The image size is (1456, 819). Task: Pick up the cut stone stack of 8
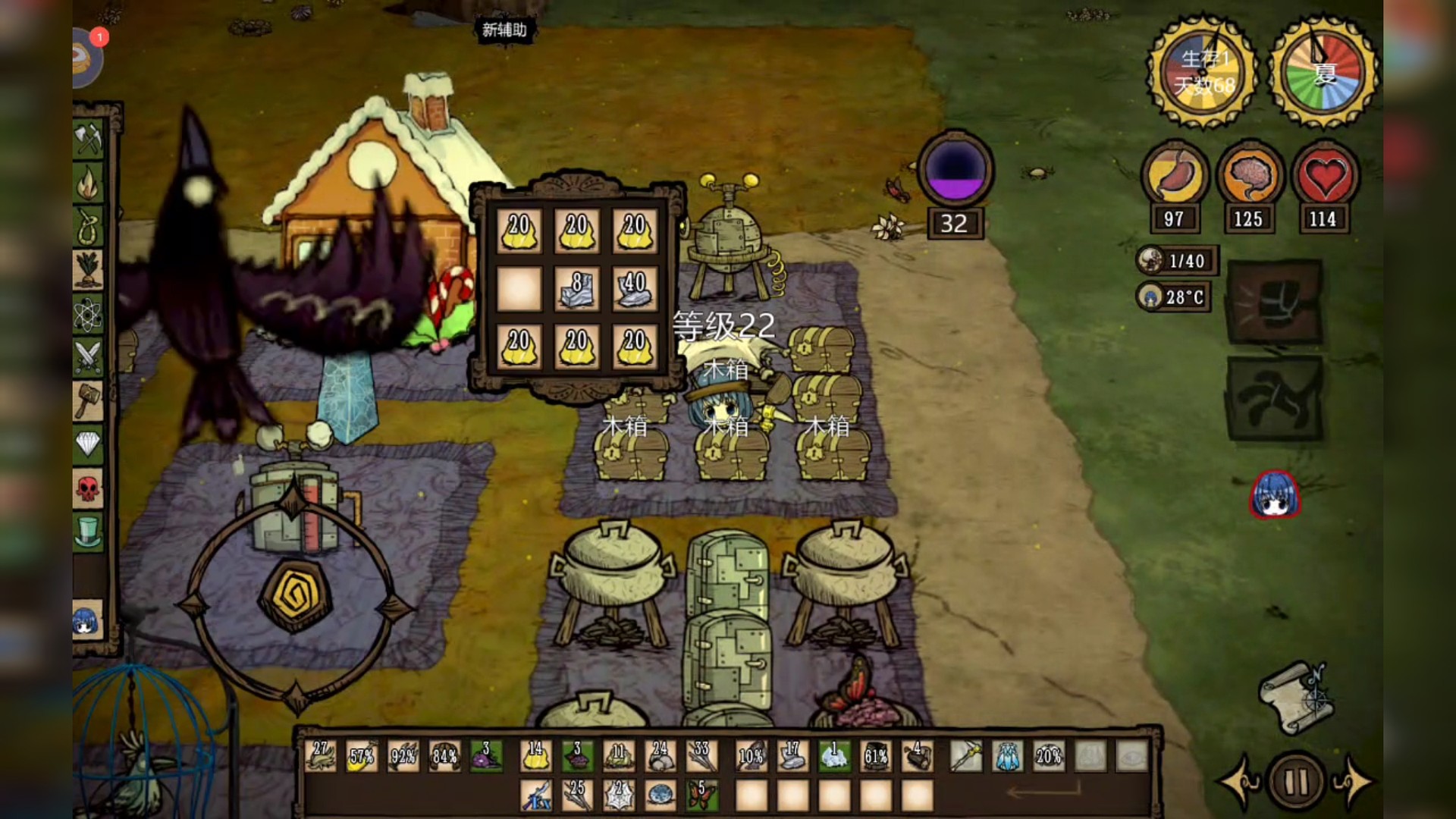pyautogui.click(x=576, y=289)
